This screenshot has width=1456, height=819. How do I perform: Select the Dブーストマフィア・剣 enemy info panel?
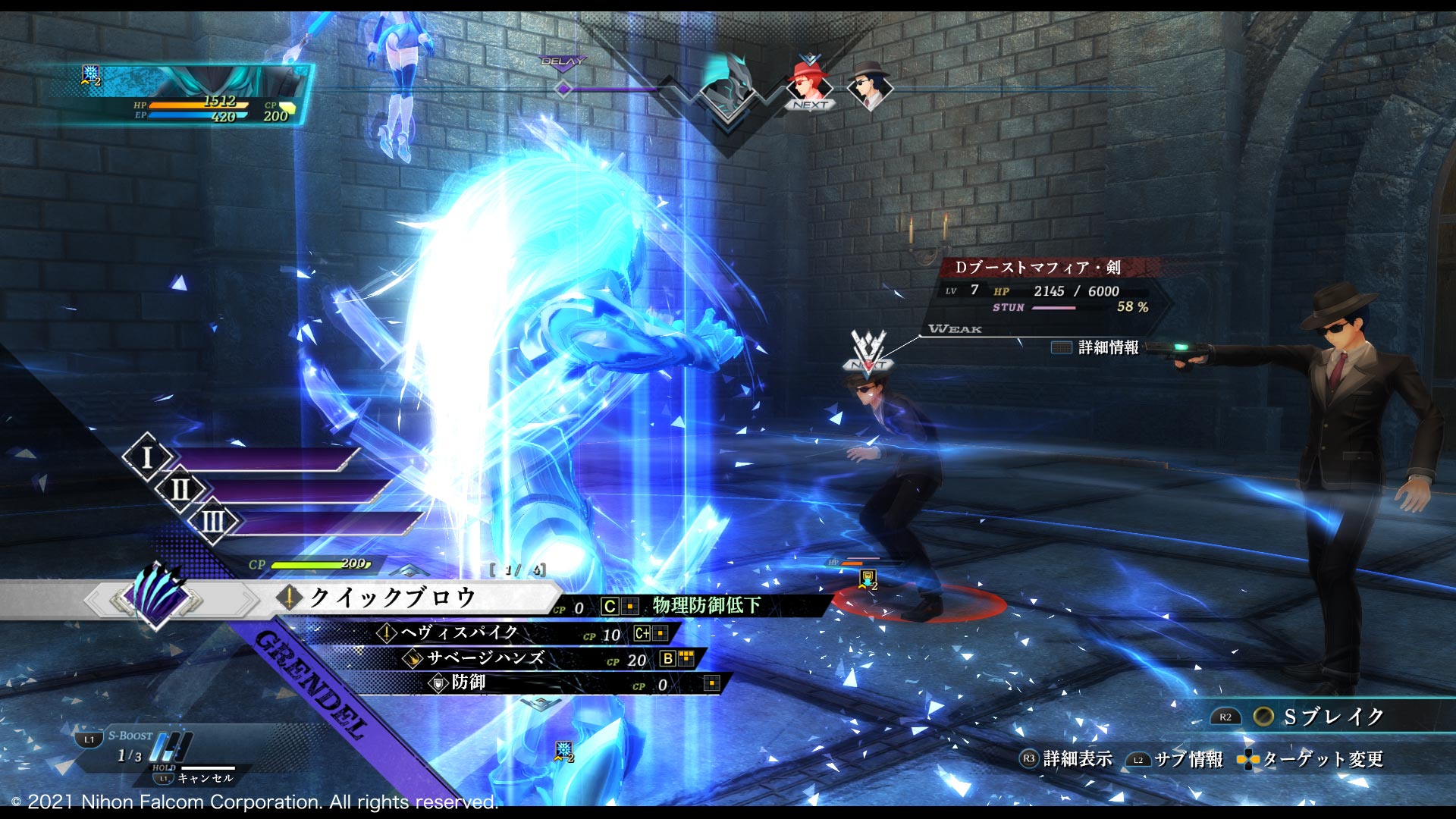pos(1045,288)
